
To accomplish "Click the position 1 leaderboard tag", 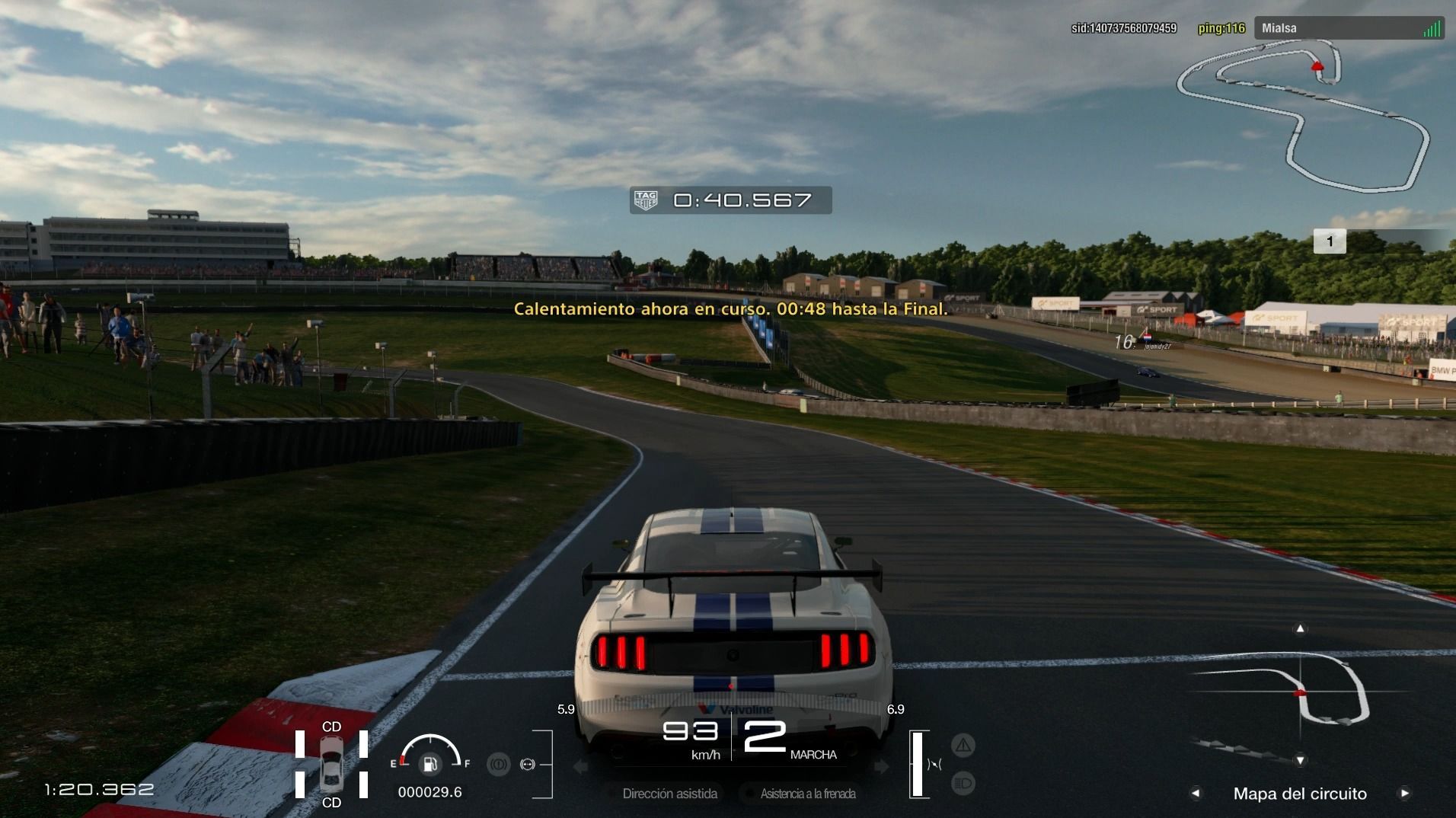I will (x=1330, y=241).
